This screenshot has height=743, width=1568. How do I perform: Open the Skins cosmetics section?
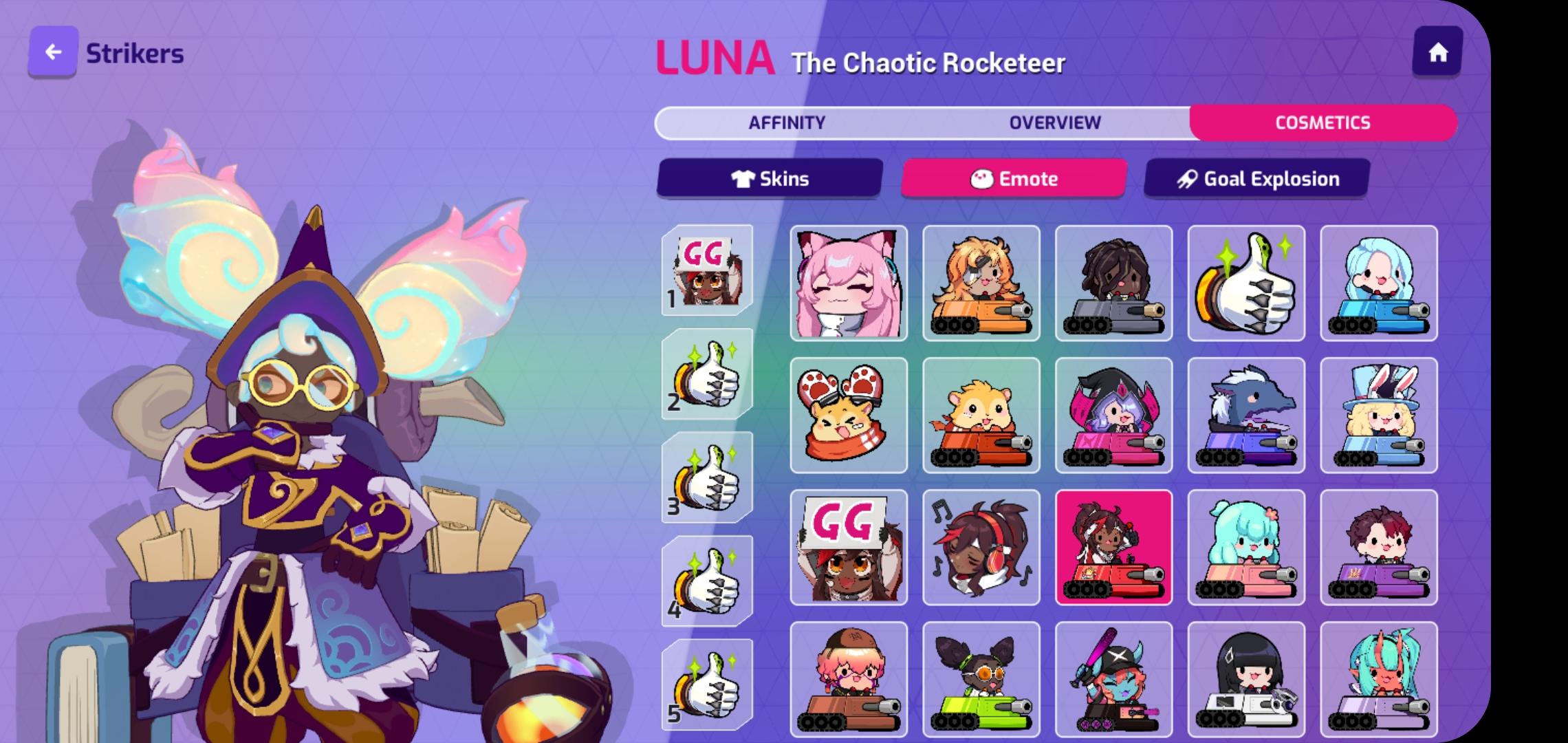point(770,178)
